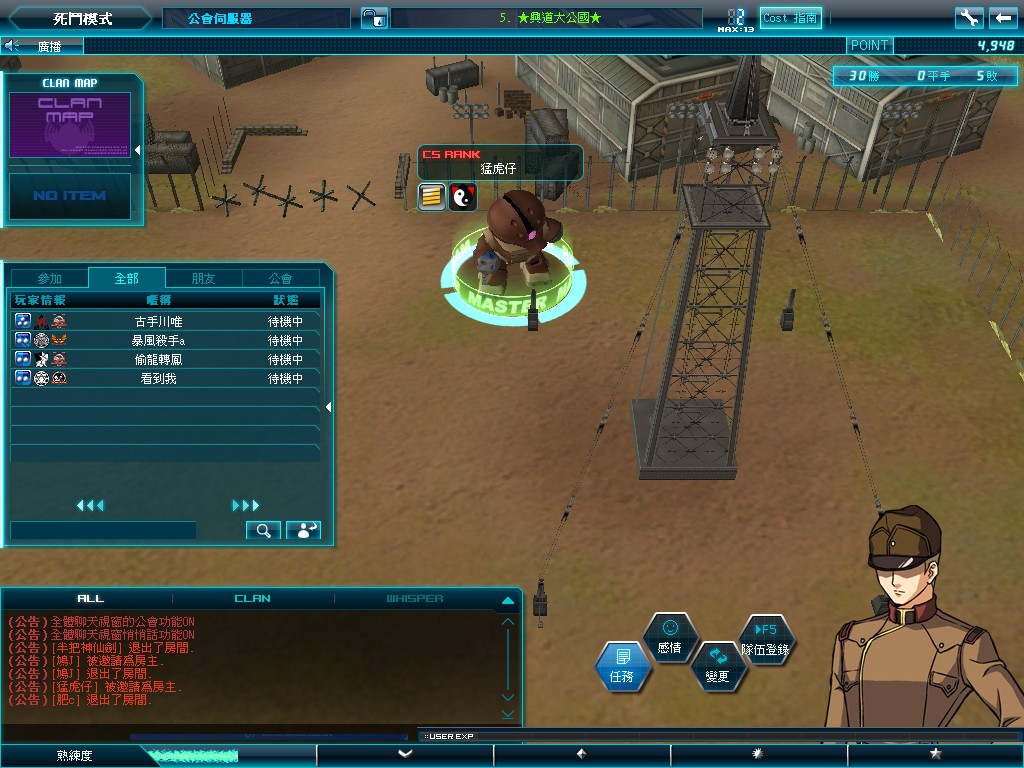Switch to the 公會 guild tab
This screenshot has width=1024, height=768.
(x=281, y=279)
